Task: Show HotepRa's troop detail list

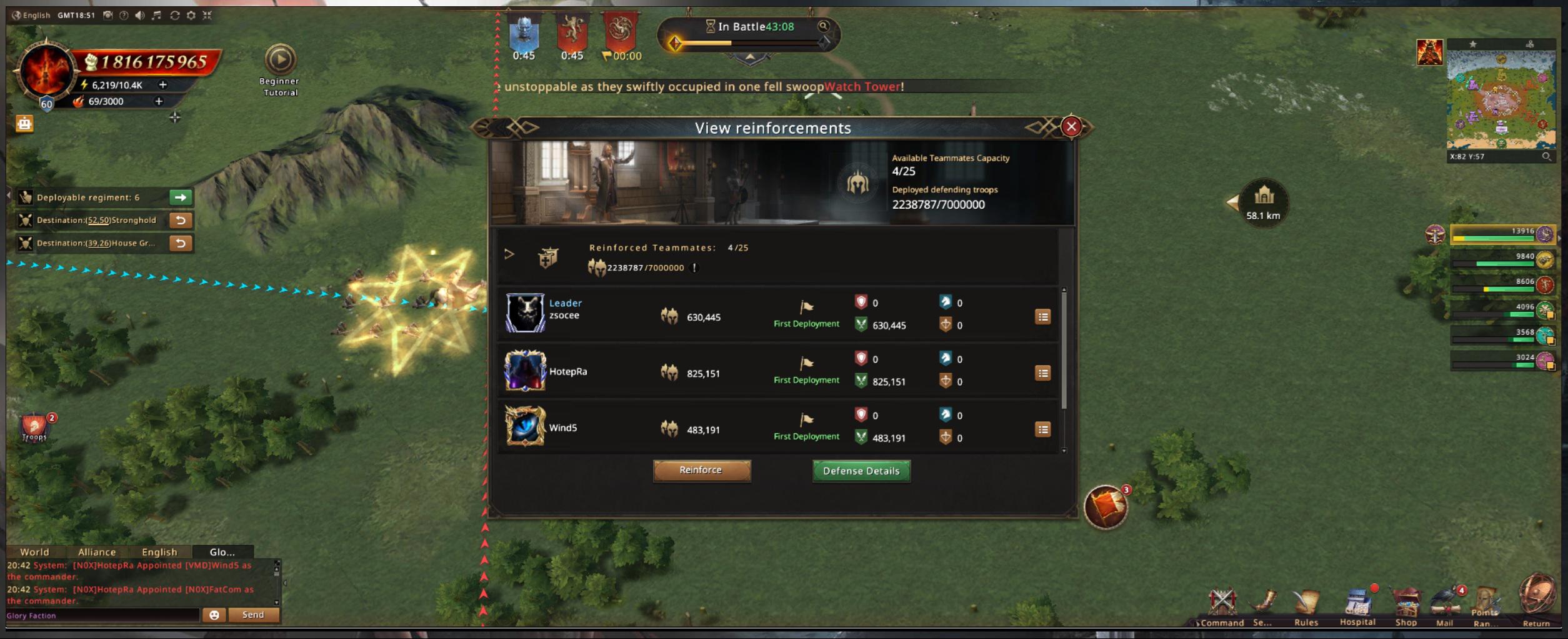Action: point(1042,373)
